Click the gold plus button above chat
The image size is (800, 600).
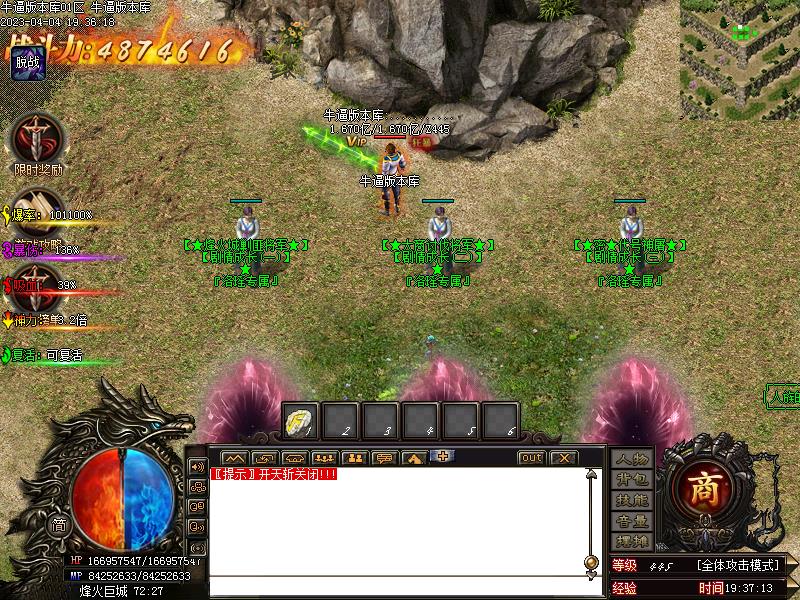(442, 456)
